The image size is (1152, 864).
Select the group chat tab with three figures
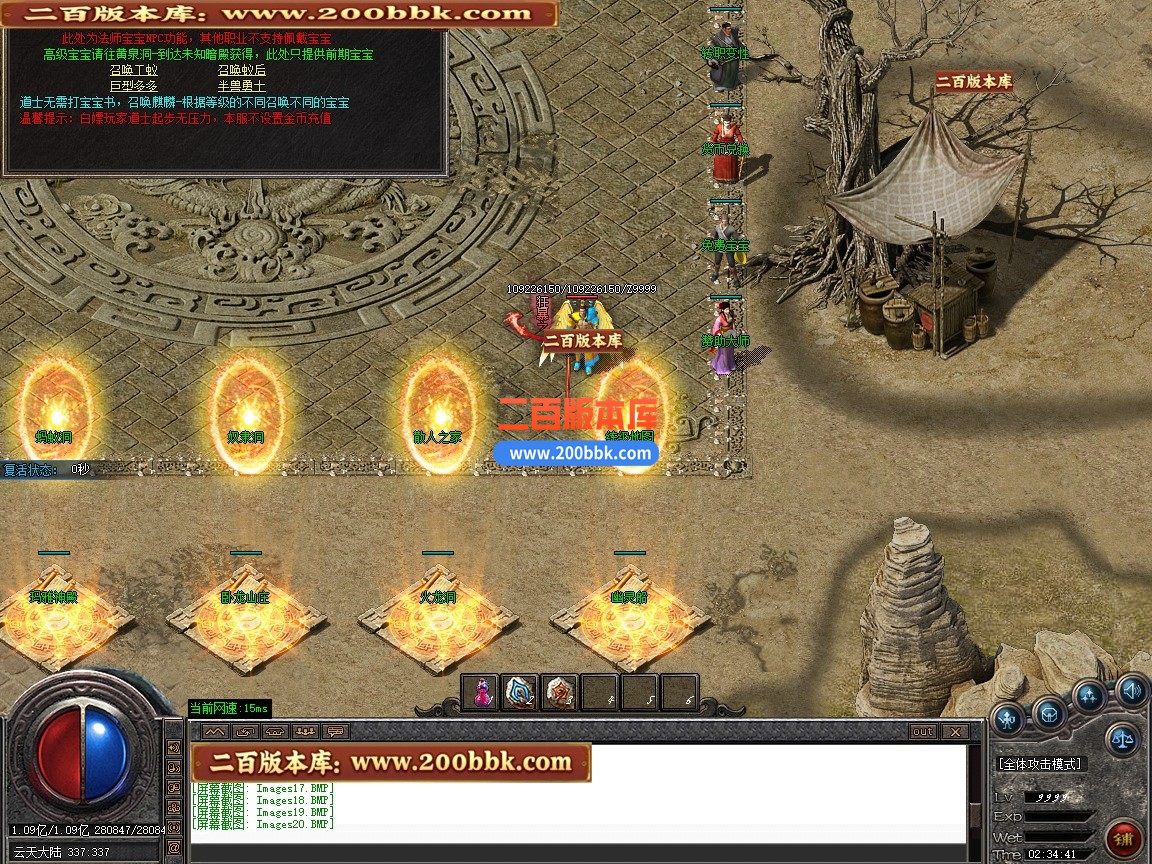click(x=305, y=732)
